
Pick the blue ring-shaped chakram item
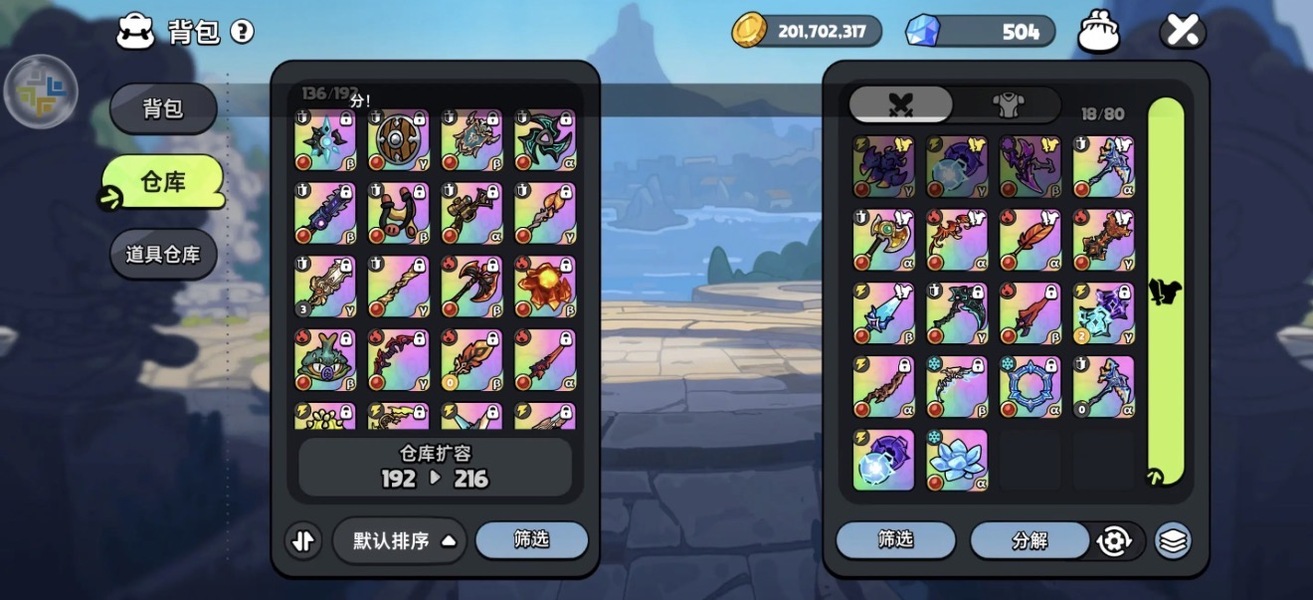1030,387
